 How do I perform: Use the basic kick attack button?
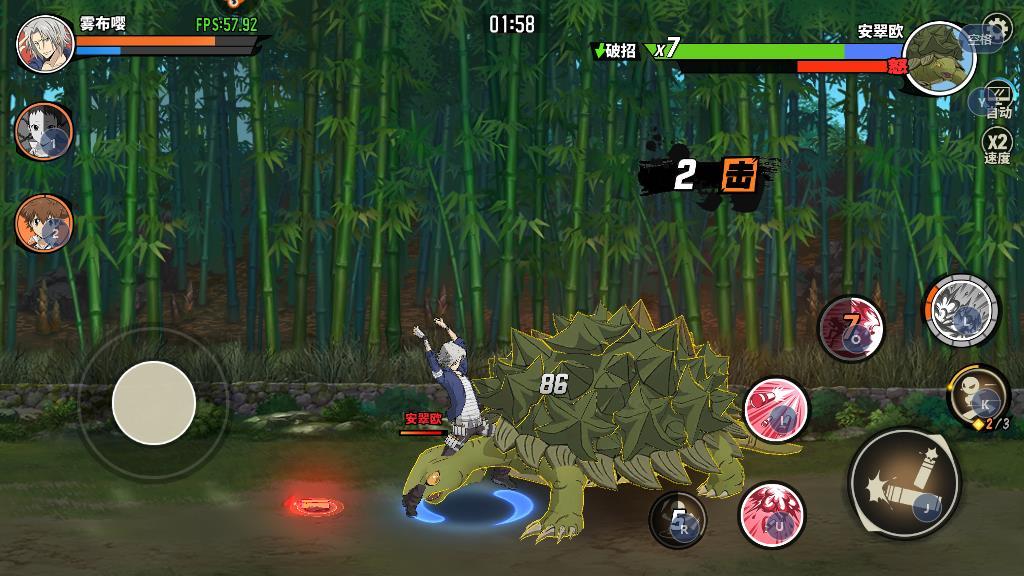(x=904, y=484)
